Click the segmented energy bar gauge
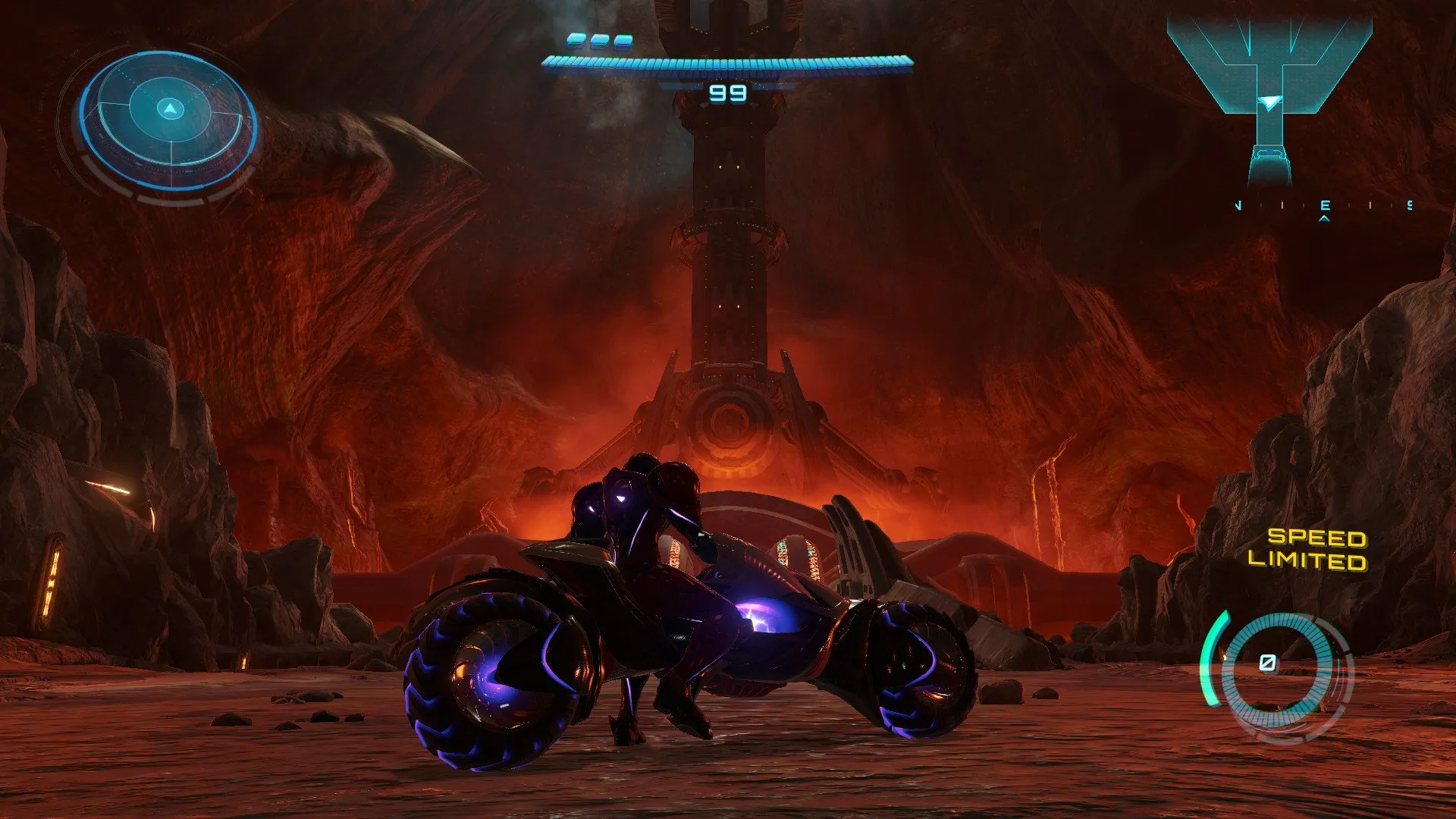 (728, 62)
